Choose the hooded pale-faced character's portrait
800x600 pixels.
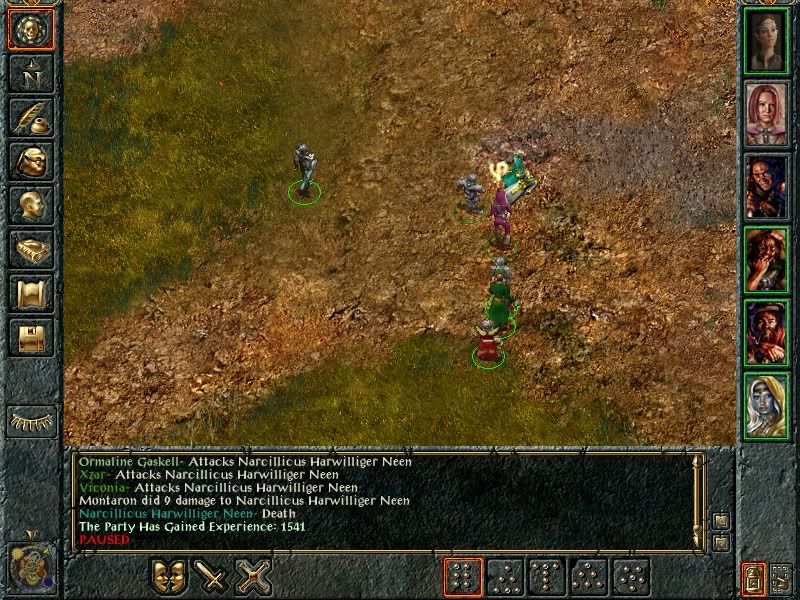pos(767,405)
